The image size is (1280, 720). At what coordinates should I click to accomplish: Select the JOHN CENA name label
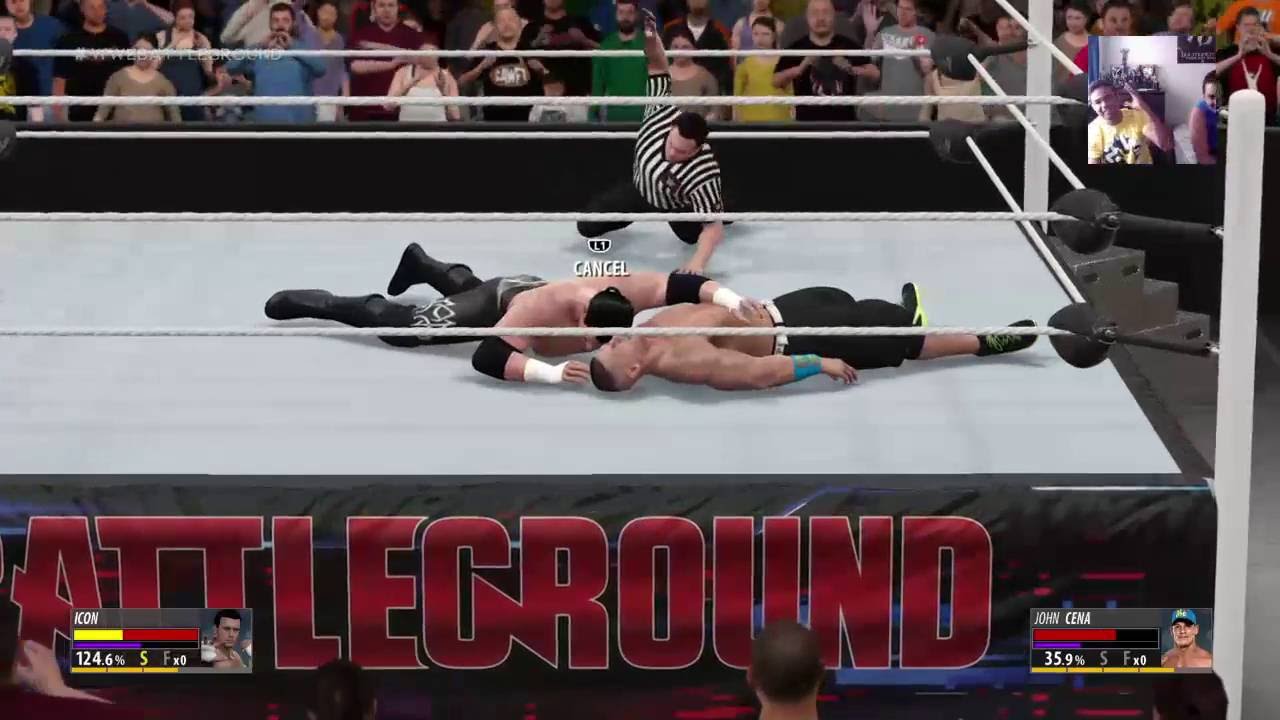(x=1062, y=618)
